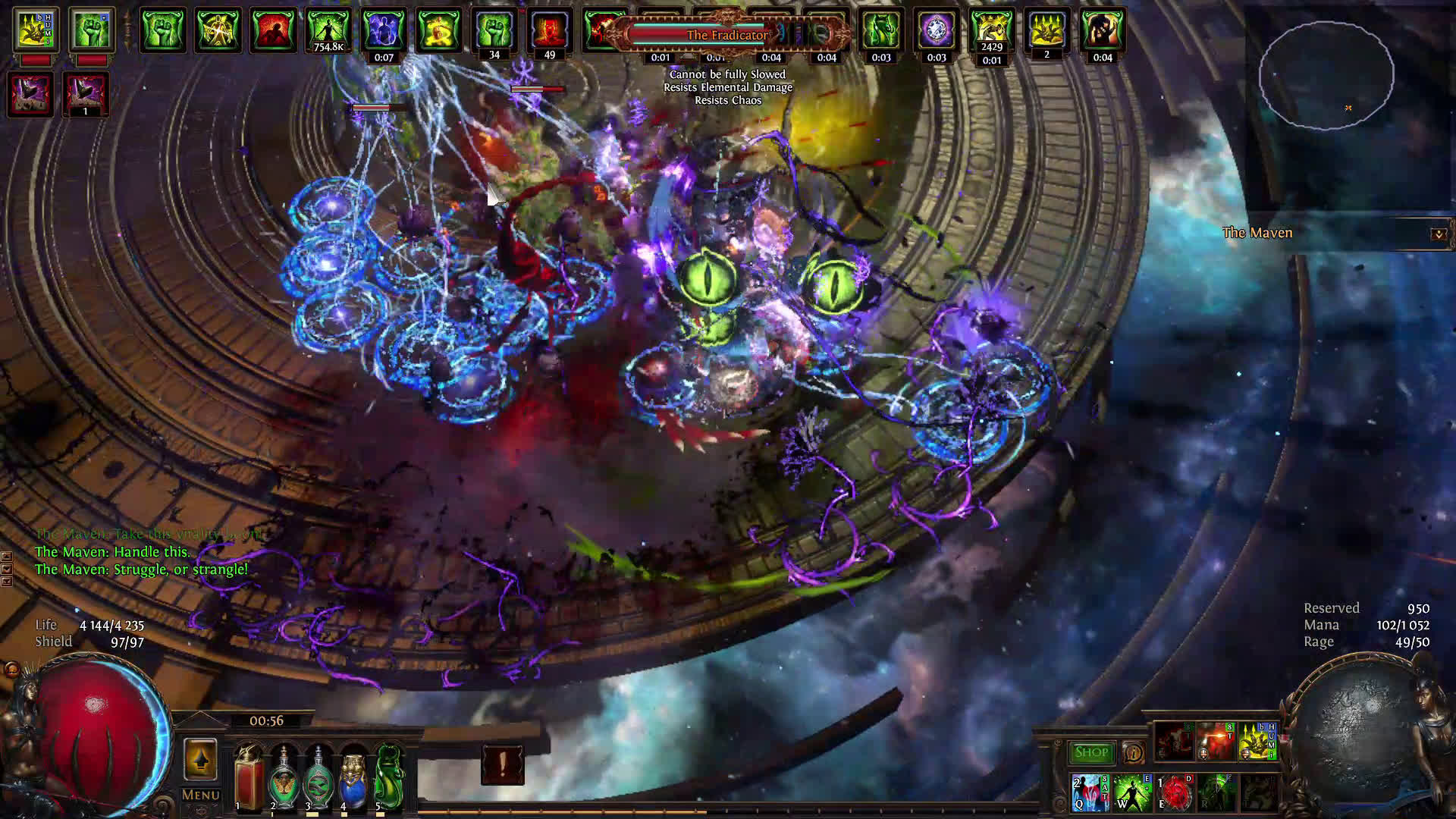Viewport: 1456px width, 819px height.
Task: Expand The Maven dropdown arrow
Action: 1438,234
